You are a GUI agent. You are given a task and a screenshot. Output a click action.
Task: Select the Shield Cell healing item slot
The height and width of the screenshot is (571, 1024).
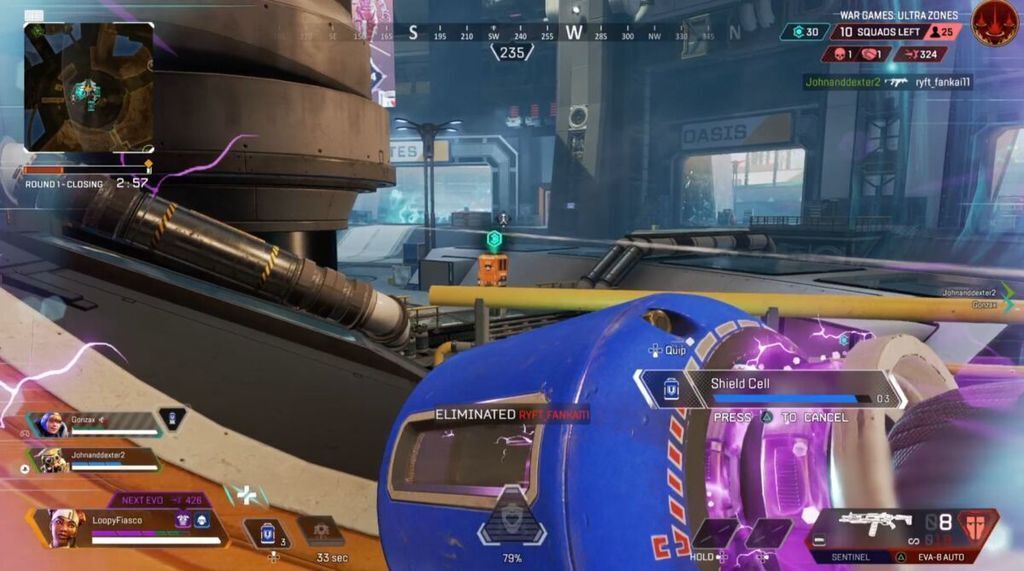pyautogui.click(x=268, y=533)
